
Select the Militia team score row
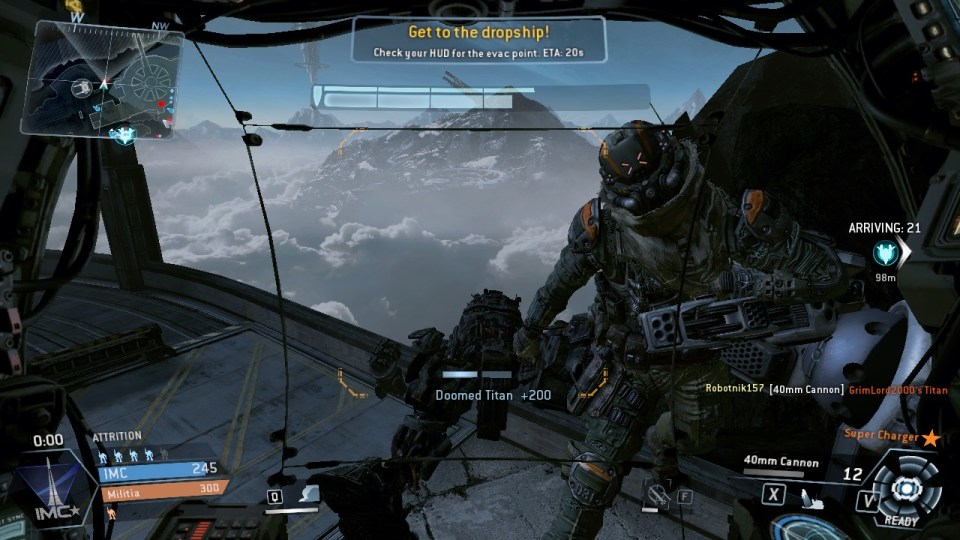(x=162, y=489)
